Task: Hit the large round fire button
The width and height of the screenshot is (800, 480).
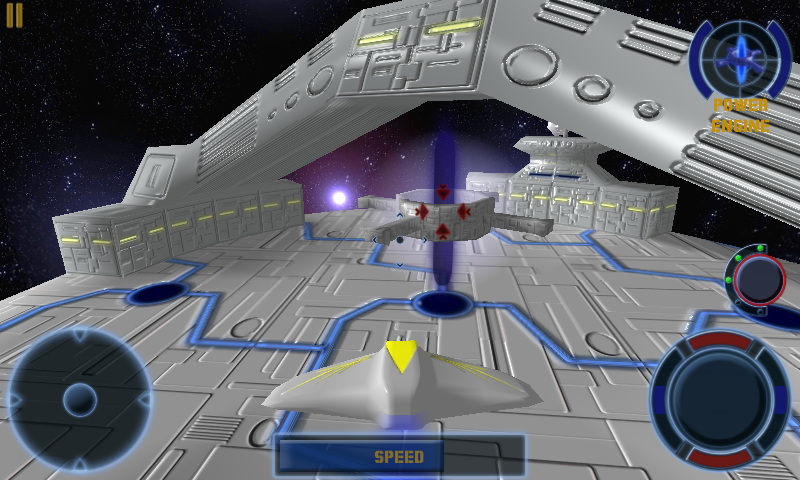Action: pos(720,399)
